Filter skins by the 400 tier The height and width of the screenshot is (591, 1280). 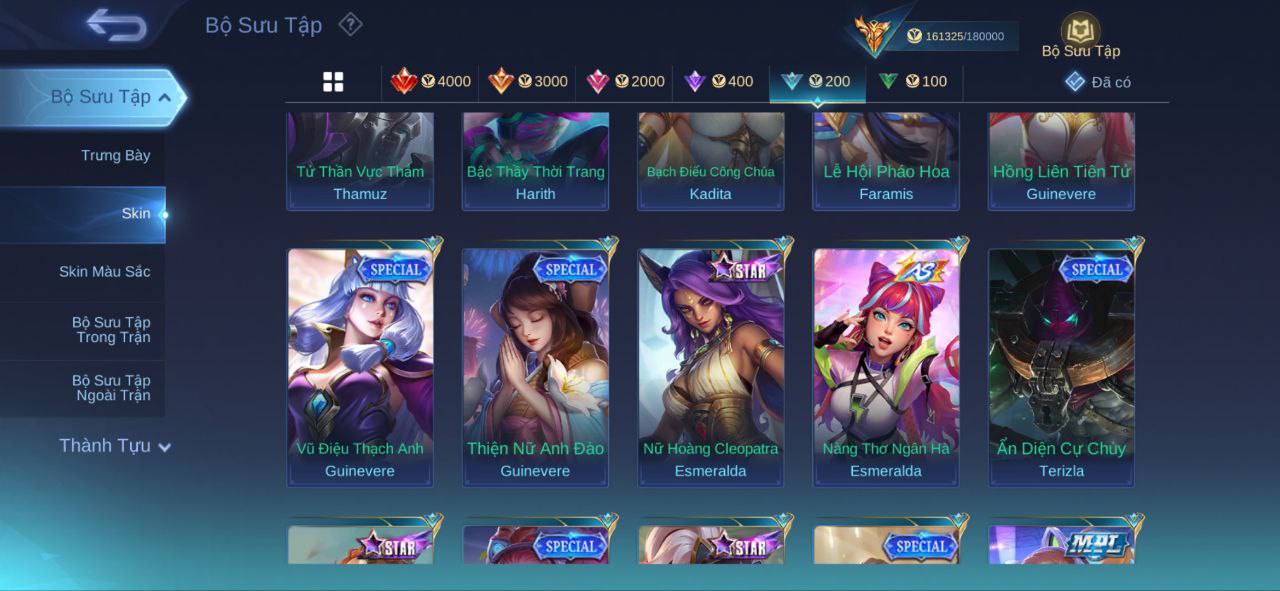[x=718, y=82]
